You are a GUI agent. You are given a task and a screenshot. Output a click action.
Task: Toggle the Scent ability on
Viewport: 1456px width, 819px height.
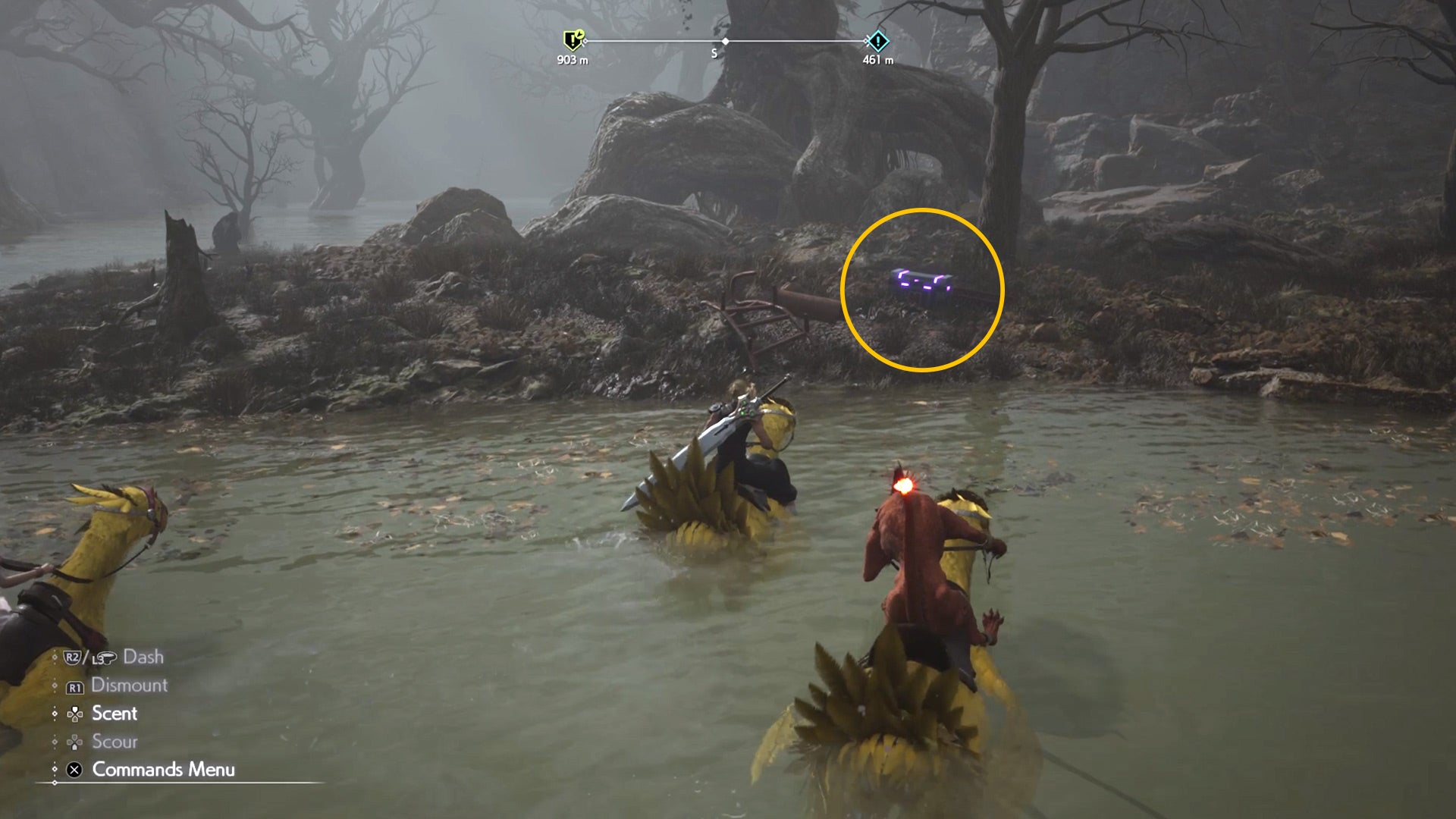coord(114,714)
